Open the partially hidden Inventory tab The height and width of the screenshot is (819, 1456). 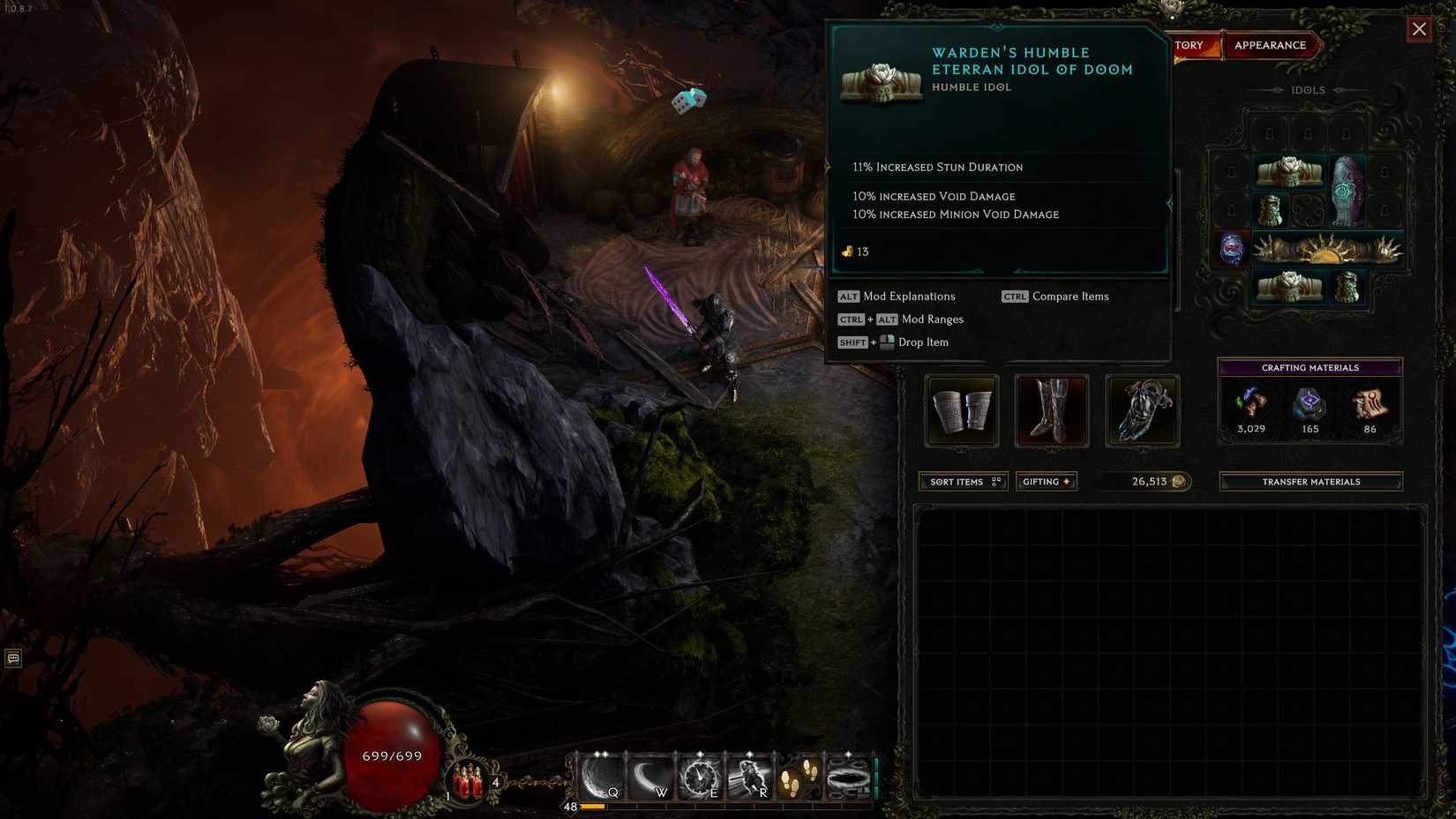[1192, 45]
